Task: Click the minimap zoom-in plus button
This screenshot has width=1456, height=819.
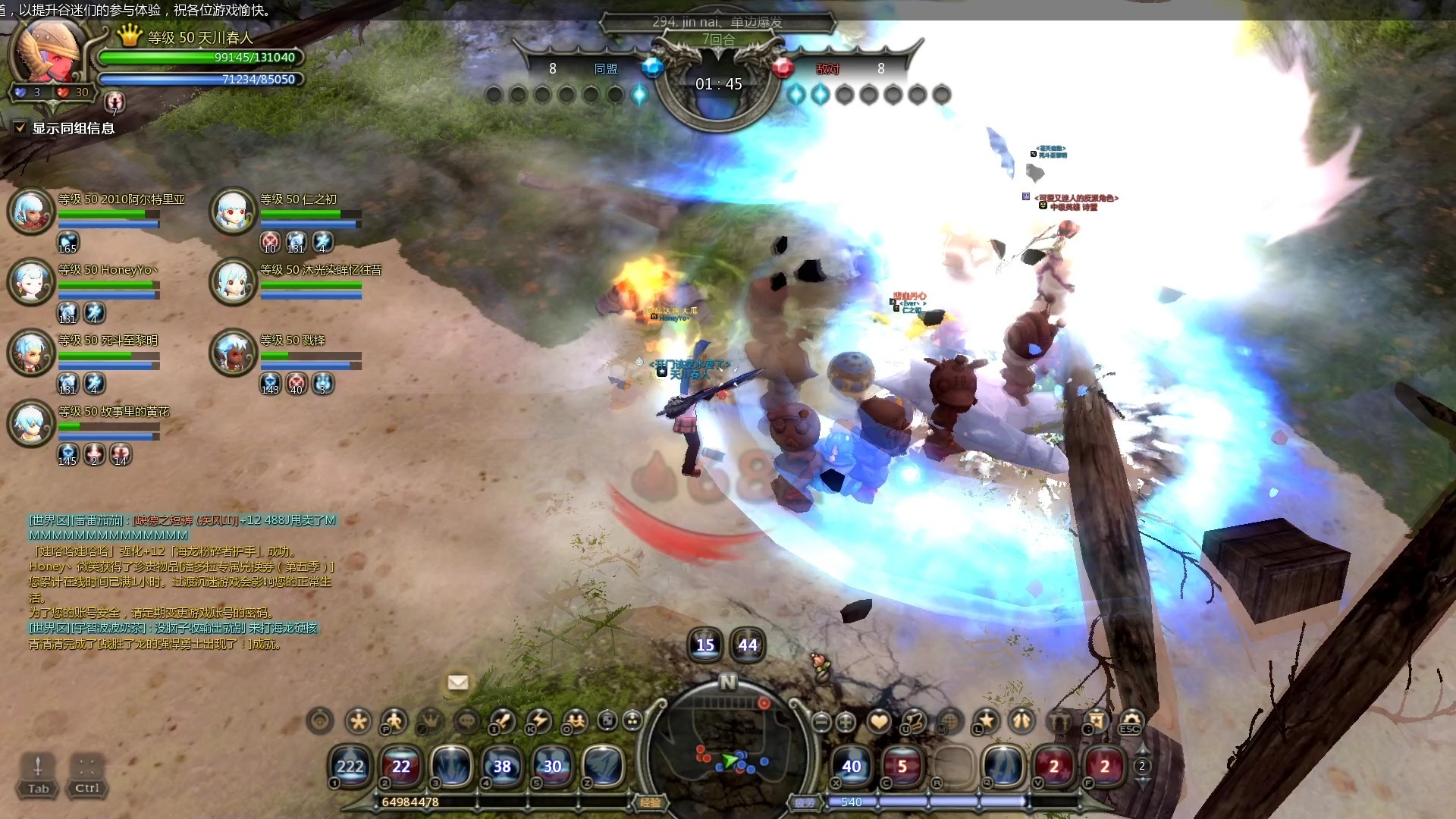Action: (846, 722)
